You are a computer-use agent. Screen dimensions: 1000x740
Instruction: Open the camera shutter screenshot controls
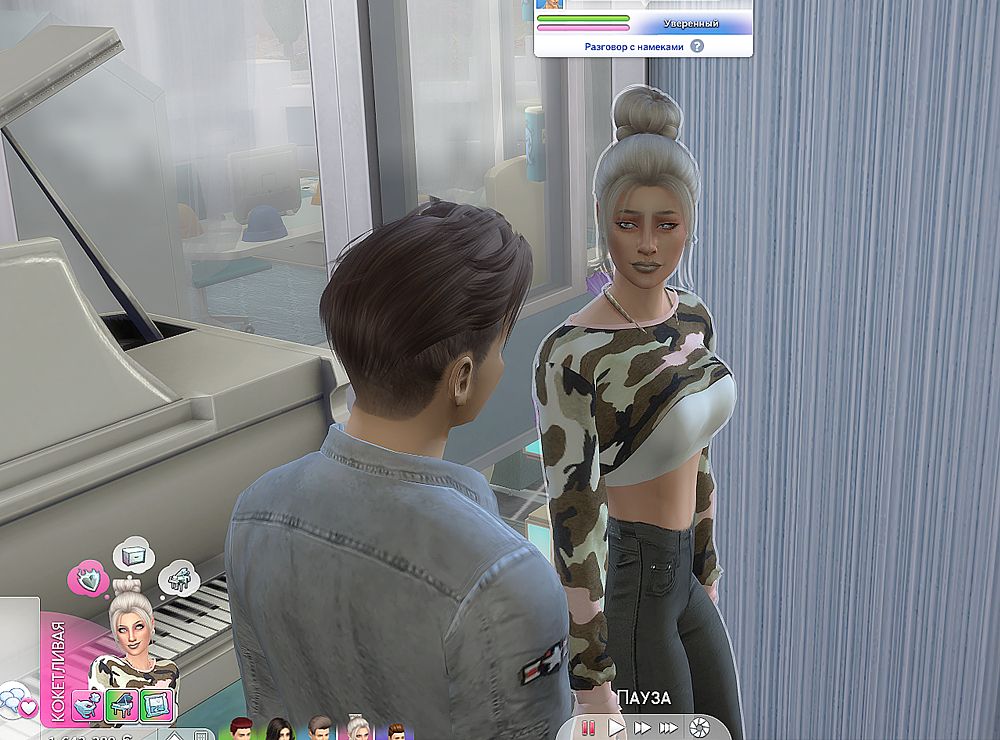pos(699,727)
